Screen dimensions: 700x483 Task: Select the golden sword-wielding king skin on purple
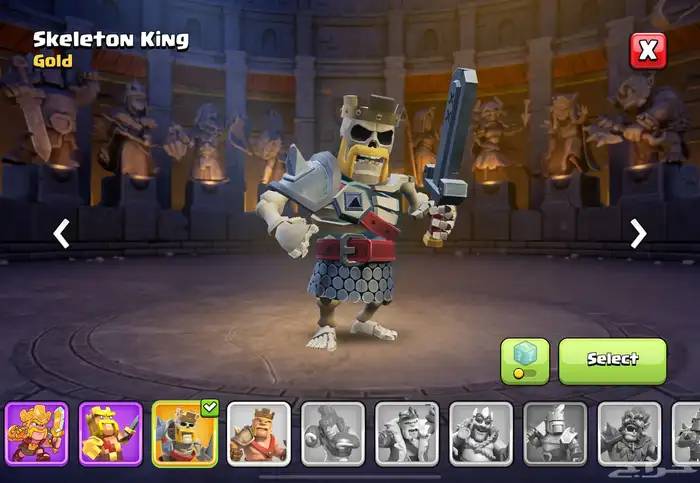tap(37, 434)
